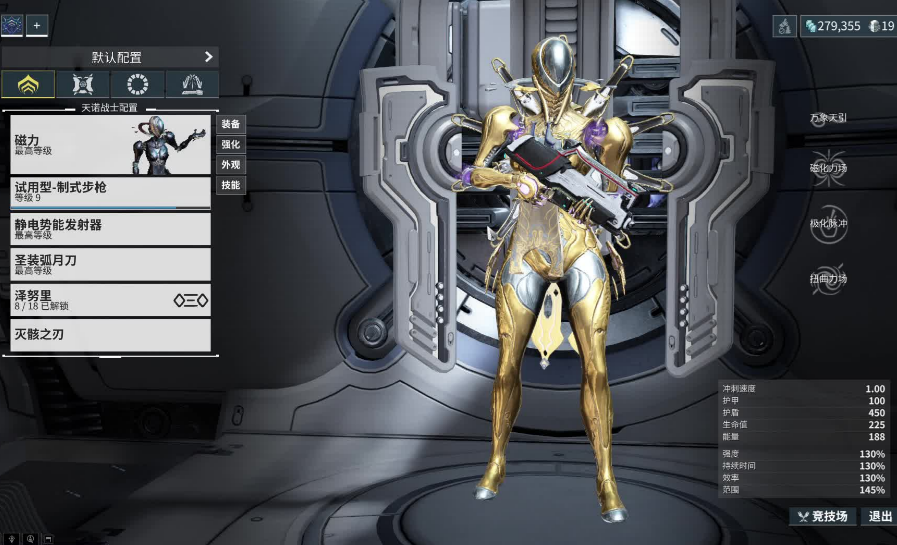This screenshot has height=545, width=897.
Task: View the 磁化力场 ability
Action: click(829, 168)
